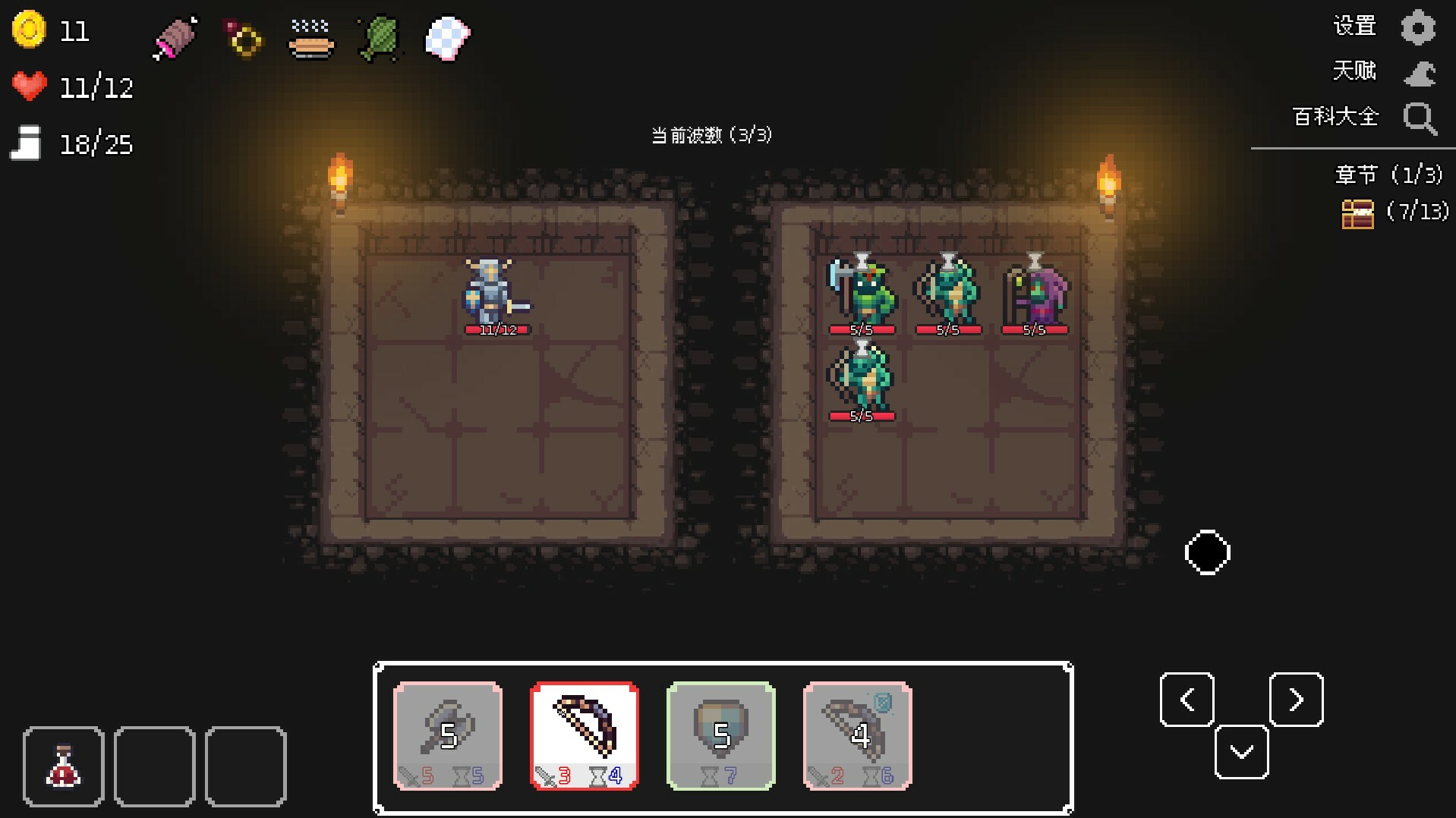Select the boomerang card
This screenshot has width=1456, height=818.
[857, 735]
